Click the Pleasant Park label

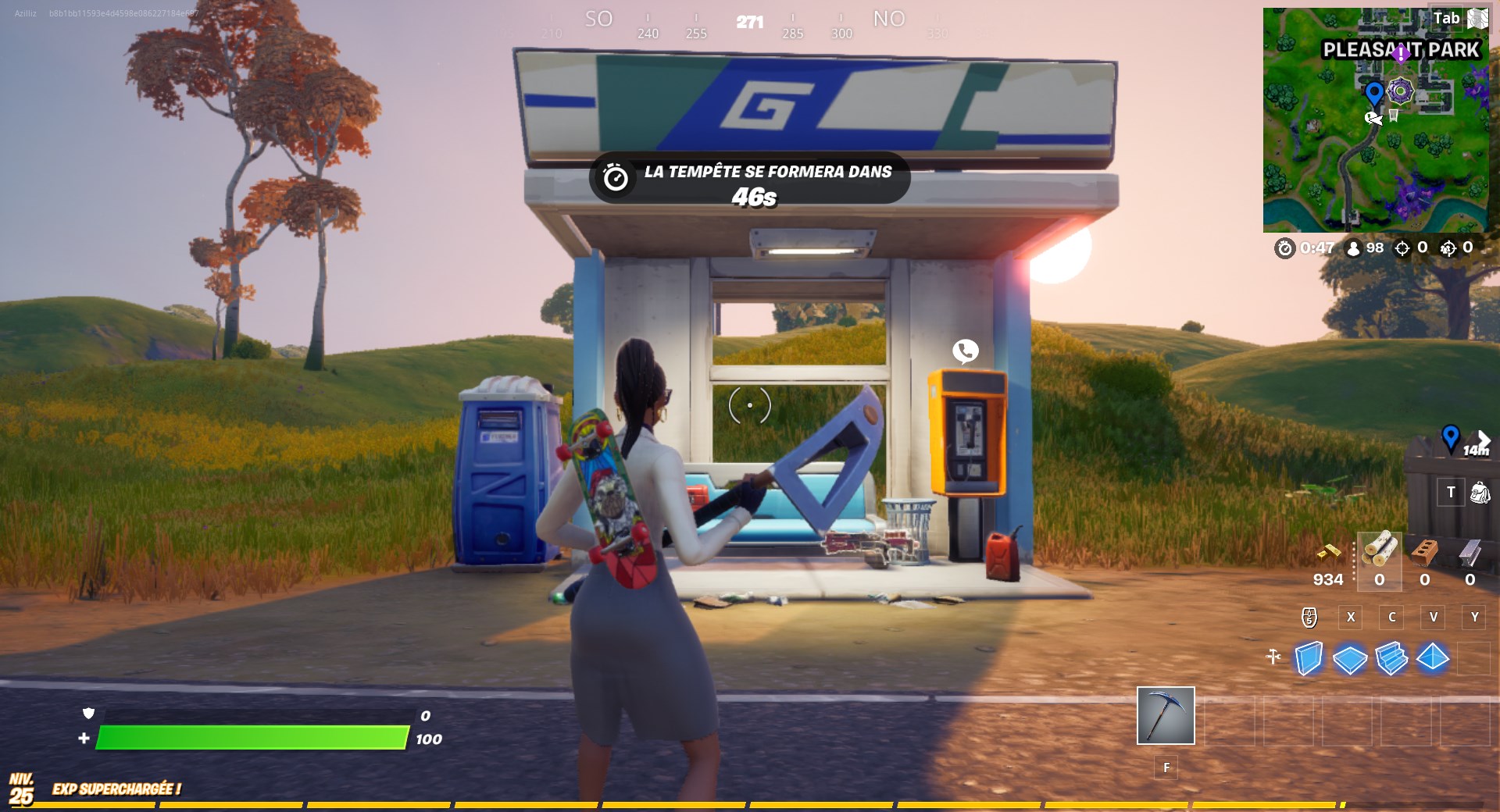1399,49
